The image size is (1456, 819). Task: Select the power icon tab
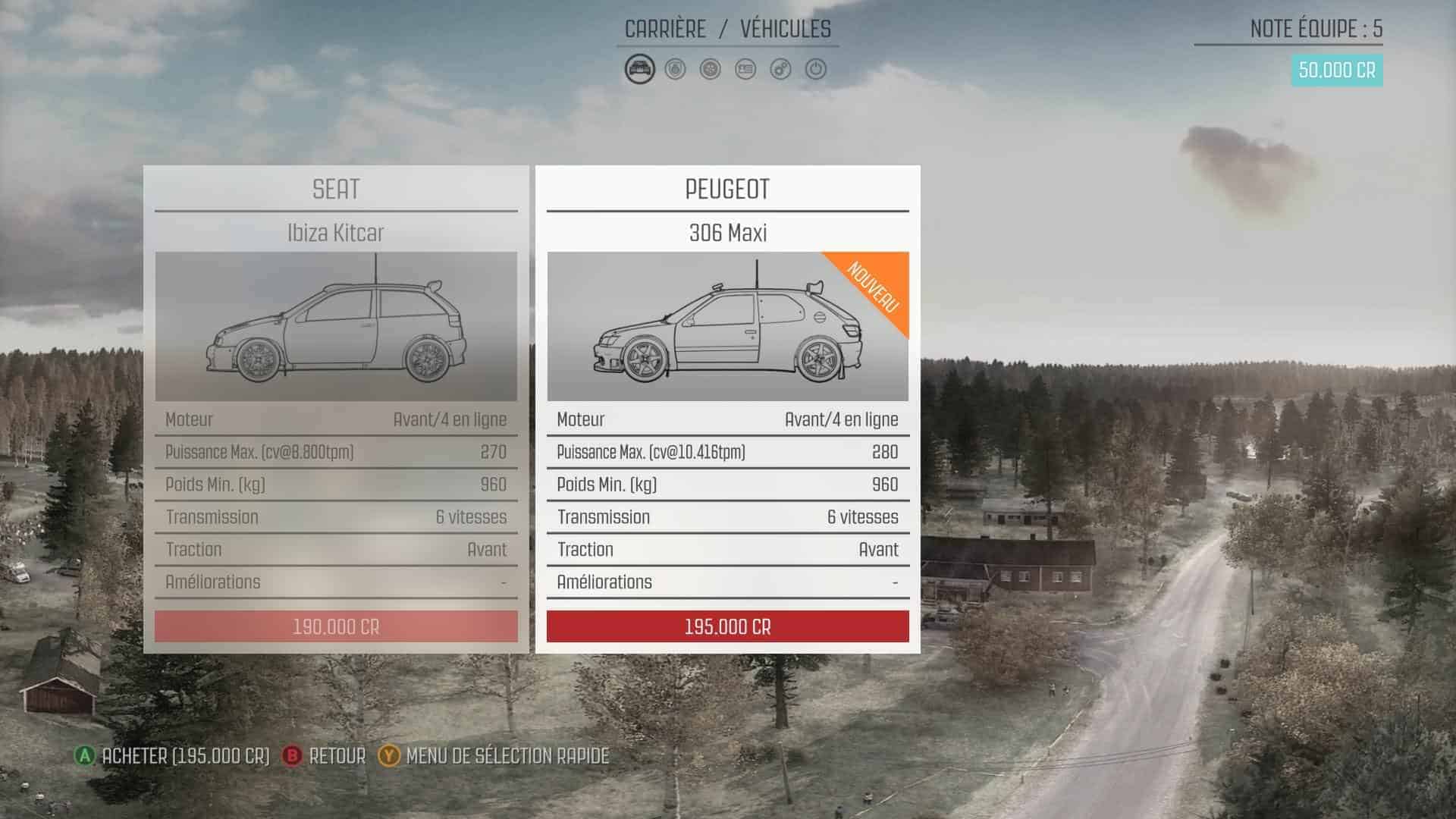click(x=816, y=70)
